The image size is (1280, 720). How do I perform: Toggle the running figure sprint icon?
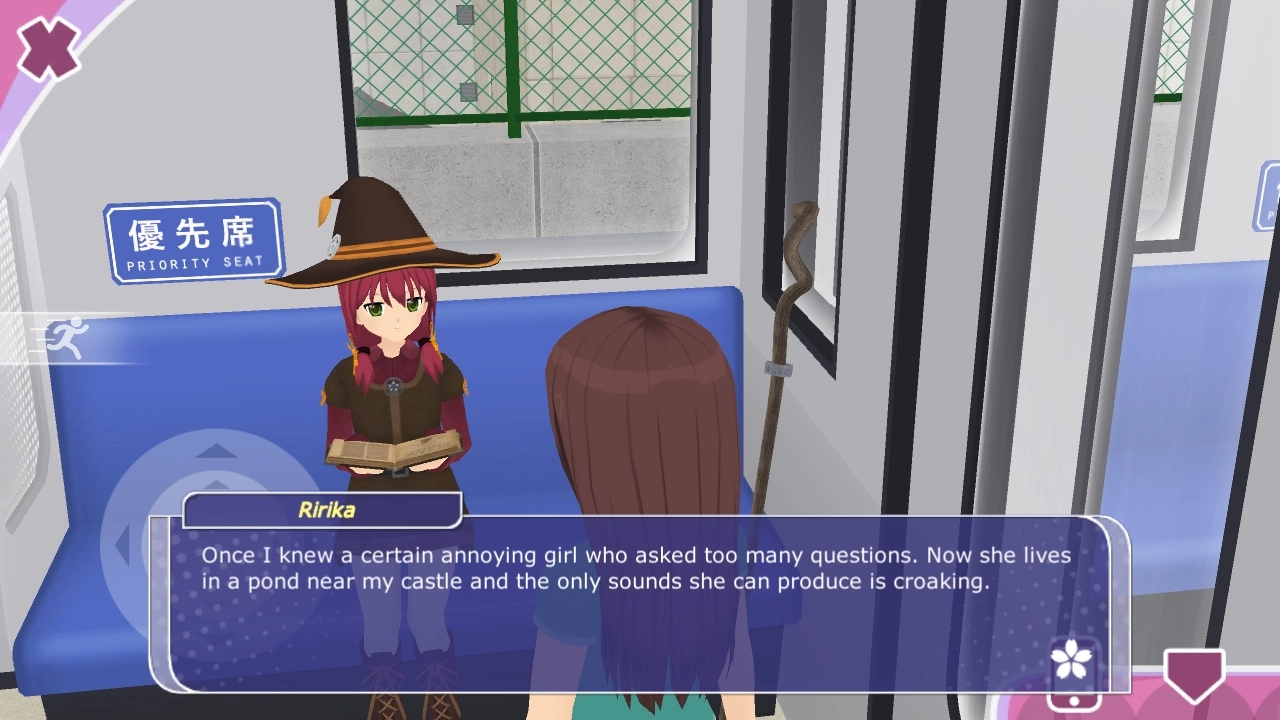68,338
